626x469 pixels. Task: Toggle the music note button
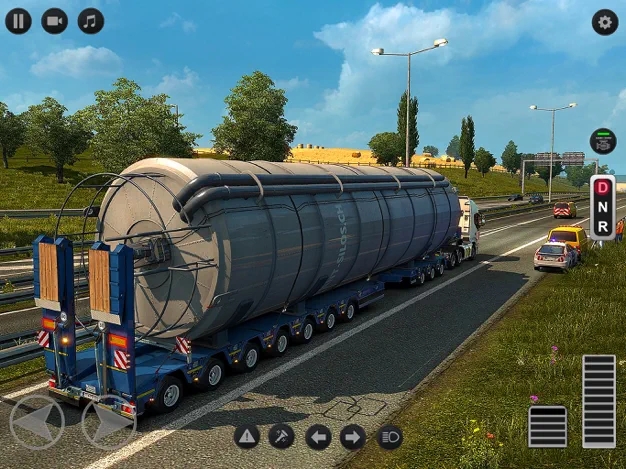[91, 21]
